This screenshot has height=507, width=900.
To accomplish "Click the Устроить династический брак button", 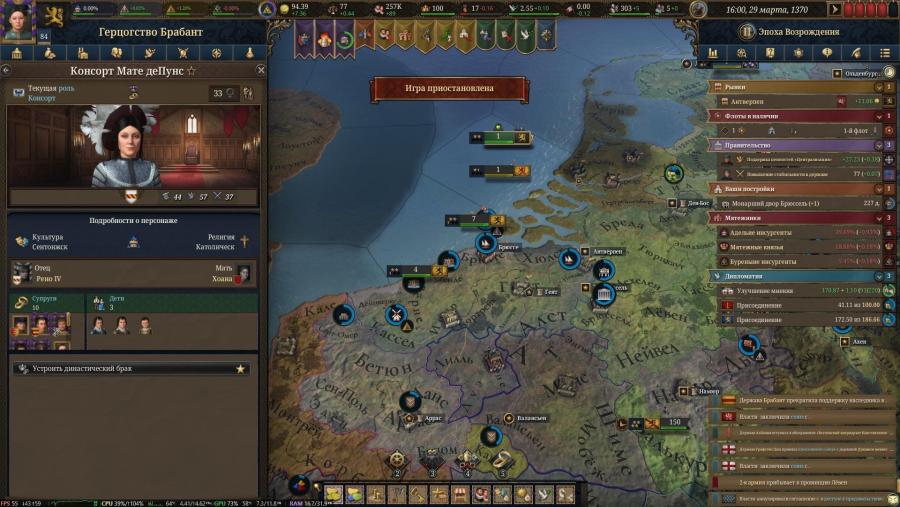I will [x=130, y=369].
